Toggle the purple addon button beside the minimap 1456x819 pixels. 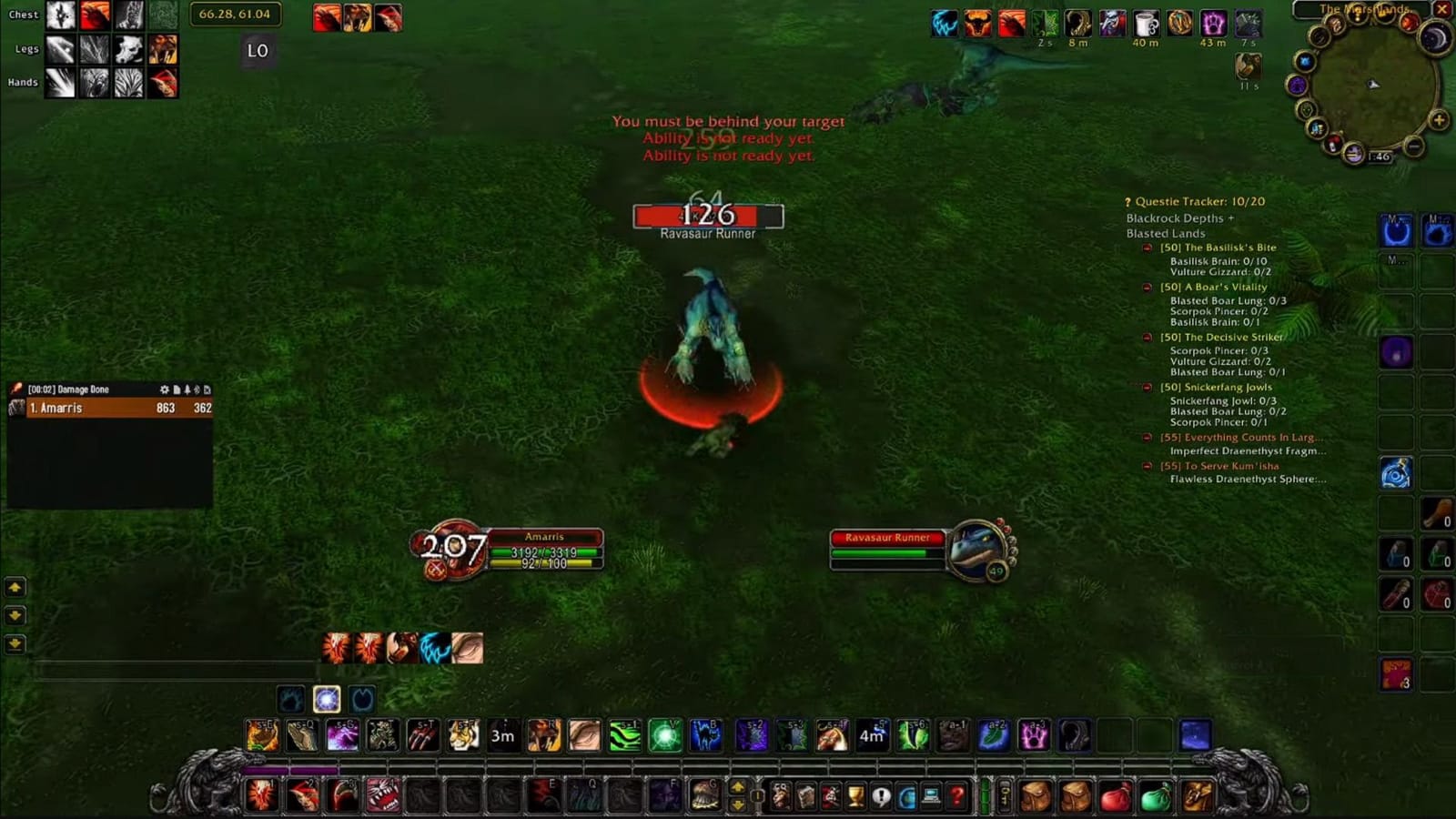click(x=1298, y=84)
